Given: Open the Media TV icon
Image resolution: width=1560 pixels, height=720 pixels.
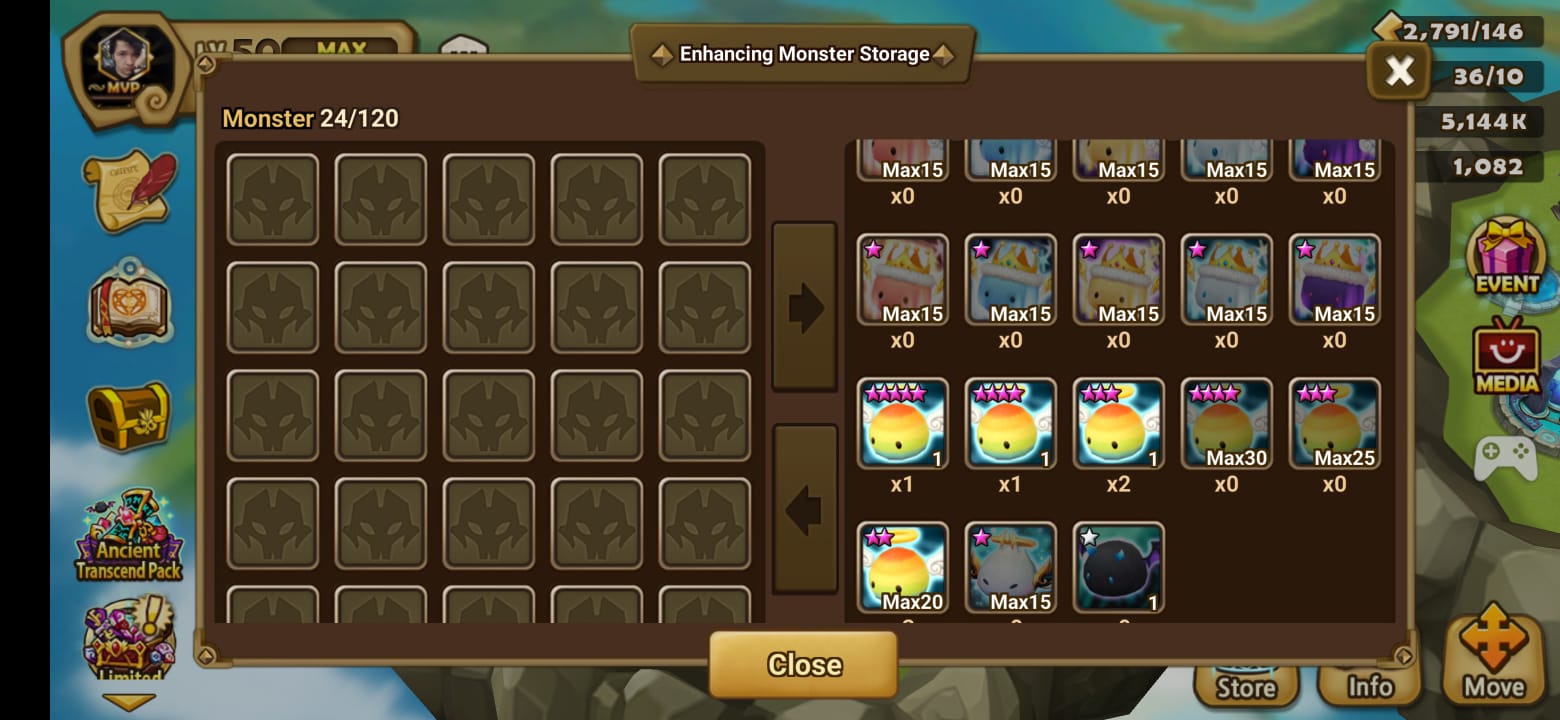Looking at the screenshot, I should [x=1506, y=357].
